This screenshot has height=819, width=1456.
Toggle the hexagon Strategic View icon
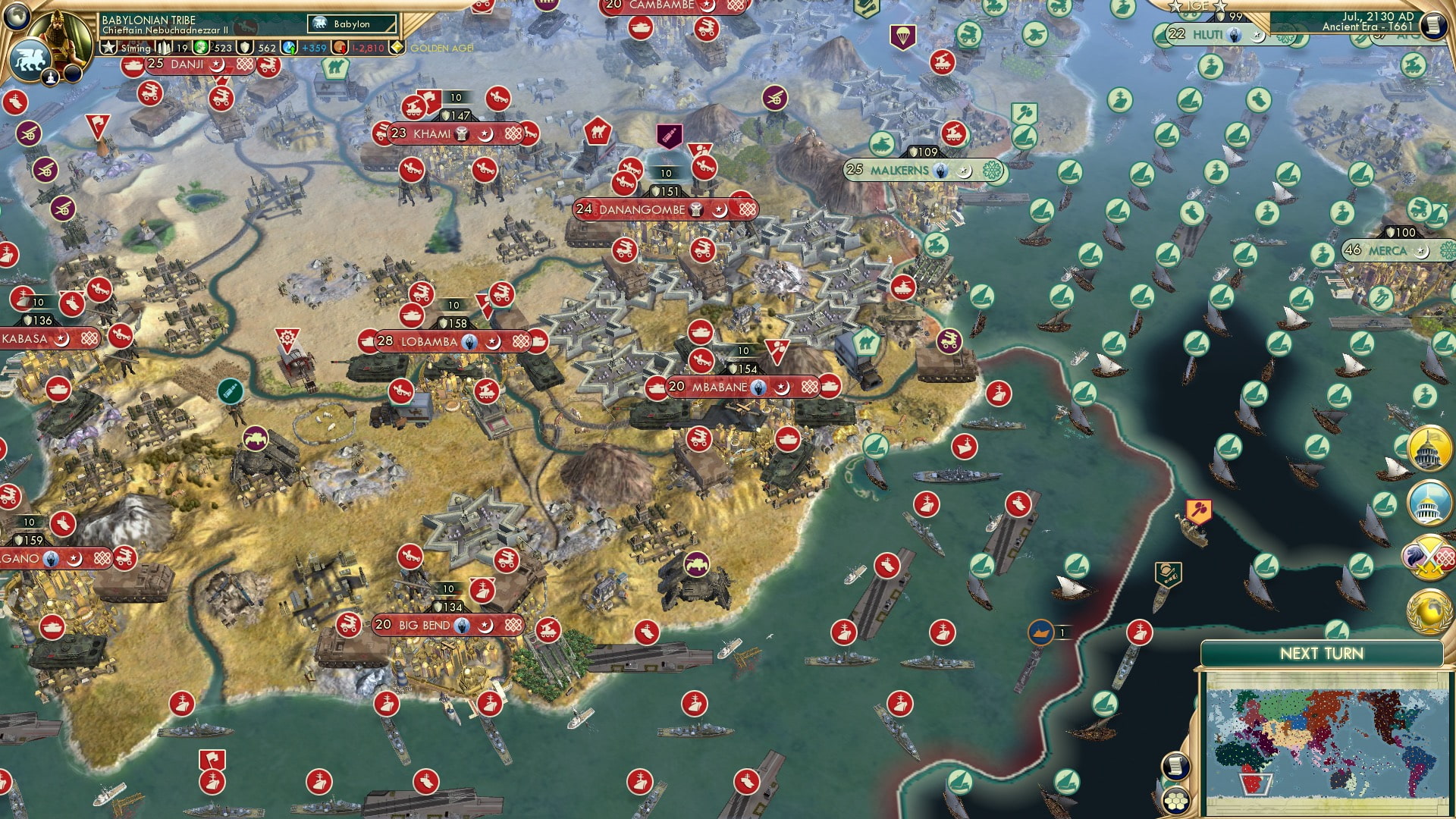1176,800
